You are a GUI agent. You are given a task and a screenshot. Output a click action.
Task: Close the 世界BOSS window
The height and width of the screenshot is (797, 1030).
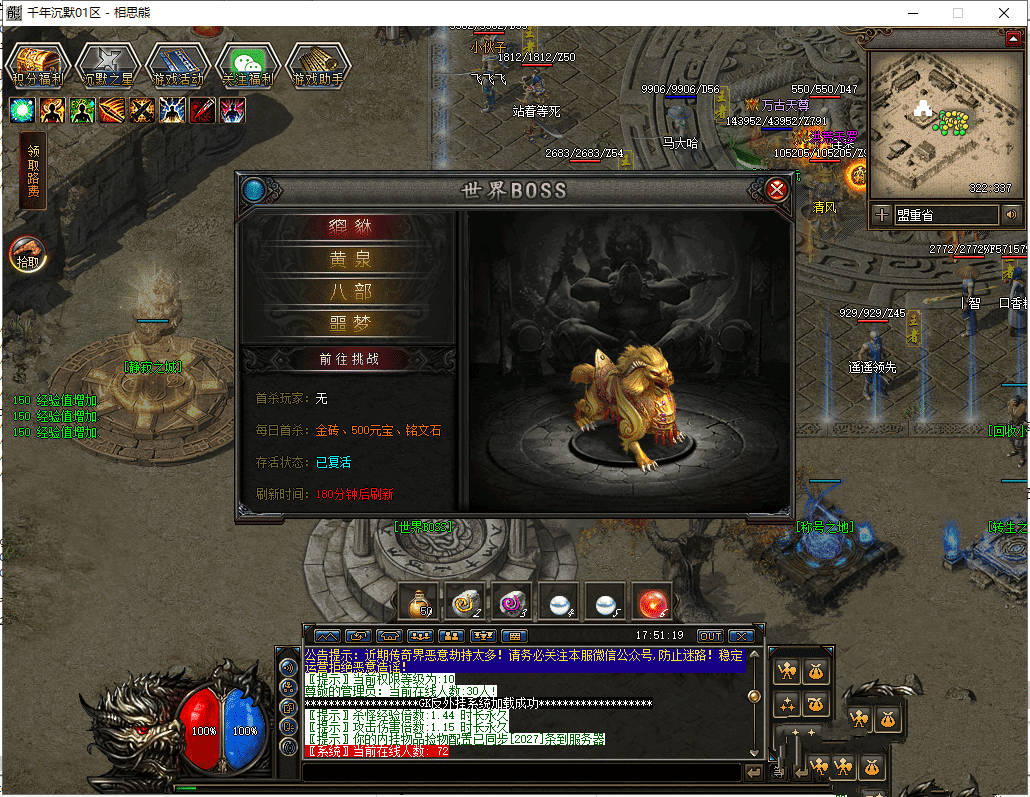point(776,189)
